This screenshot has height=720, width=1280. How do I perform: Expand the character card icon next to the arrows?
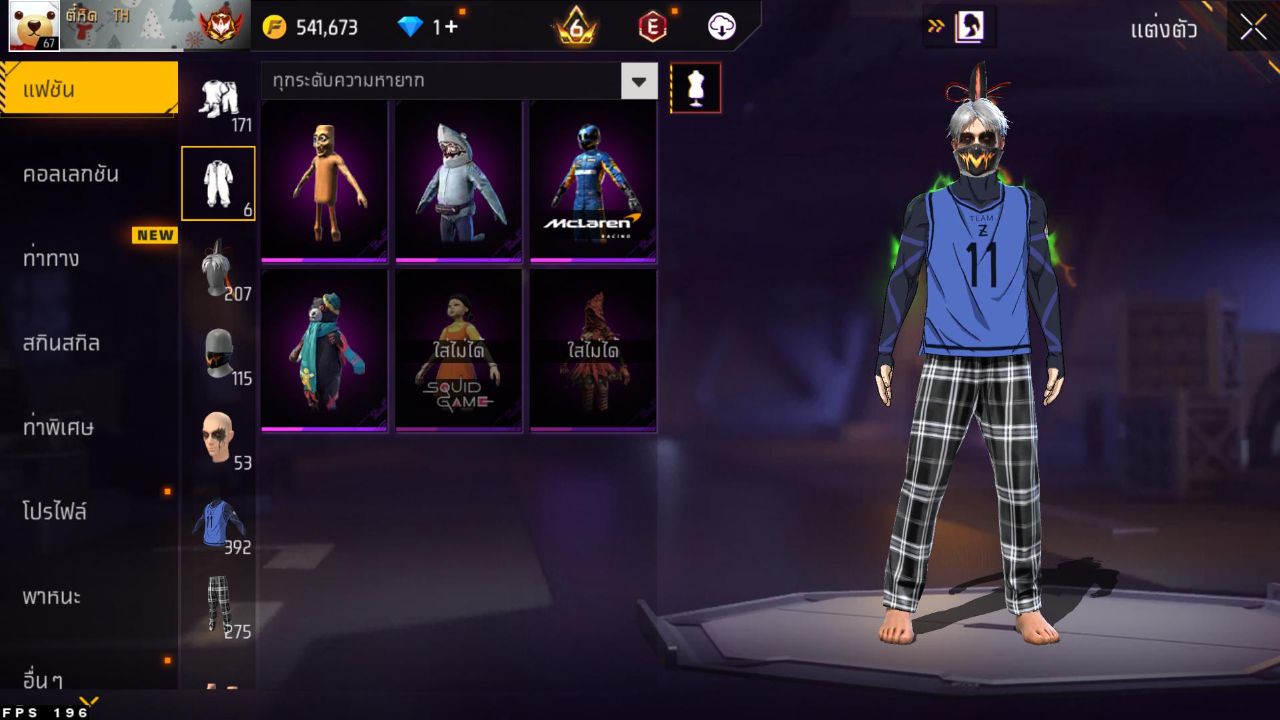968,27
